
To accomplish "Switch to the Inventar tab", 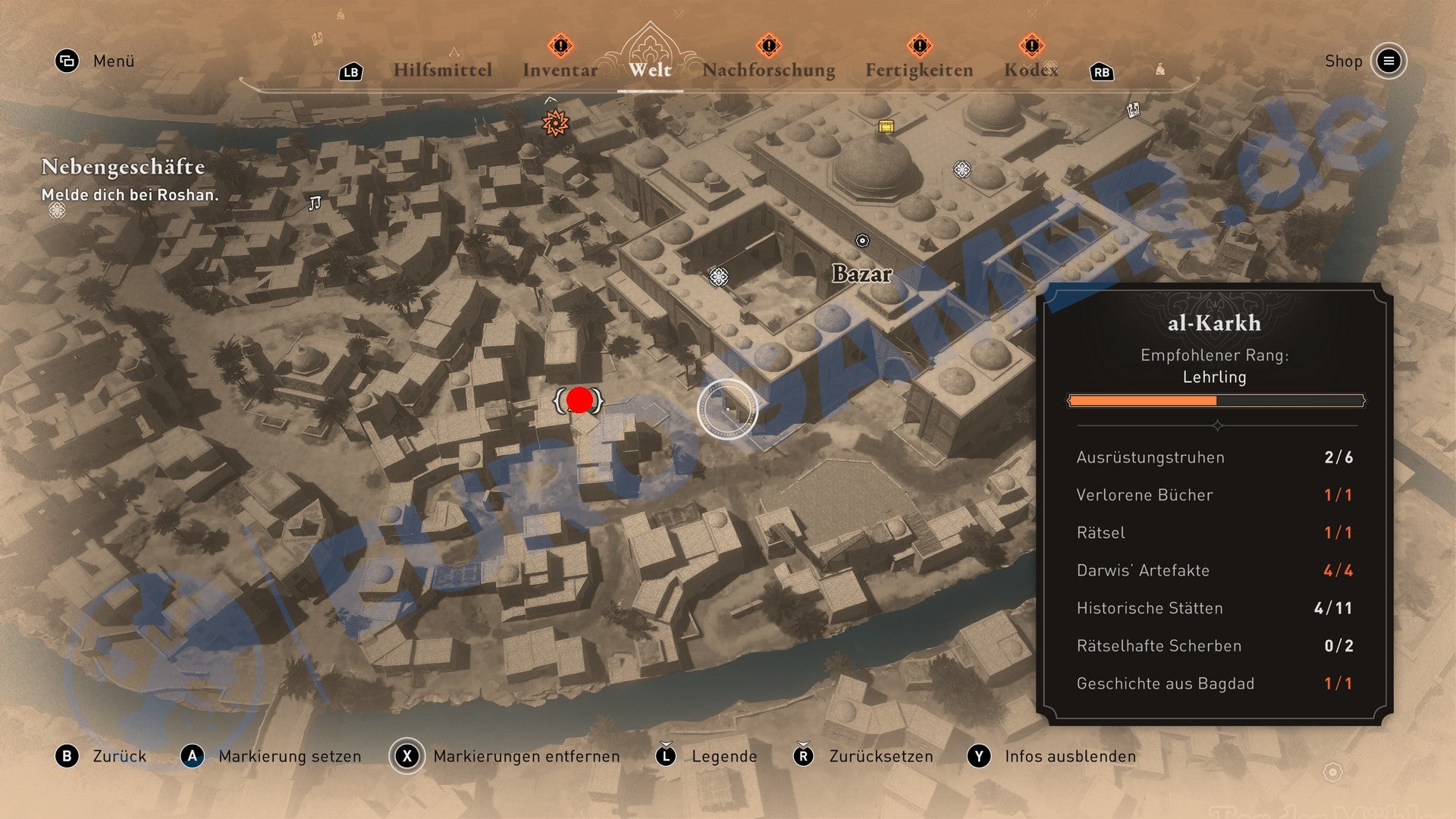I will (559, 70).
